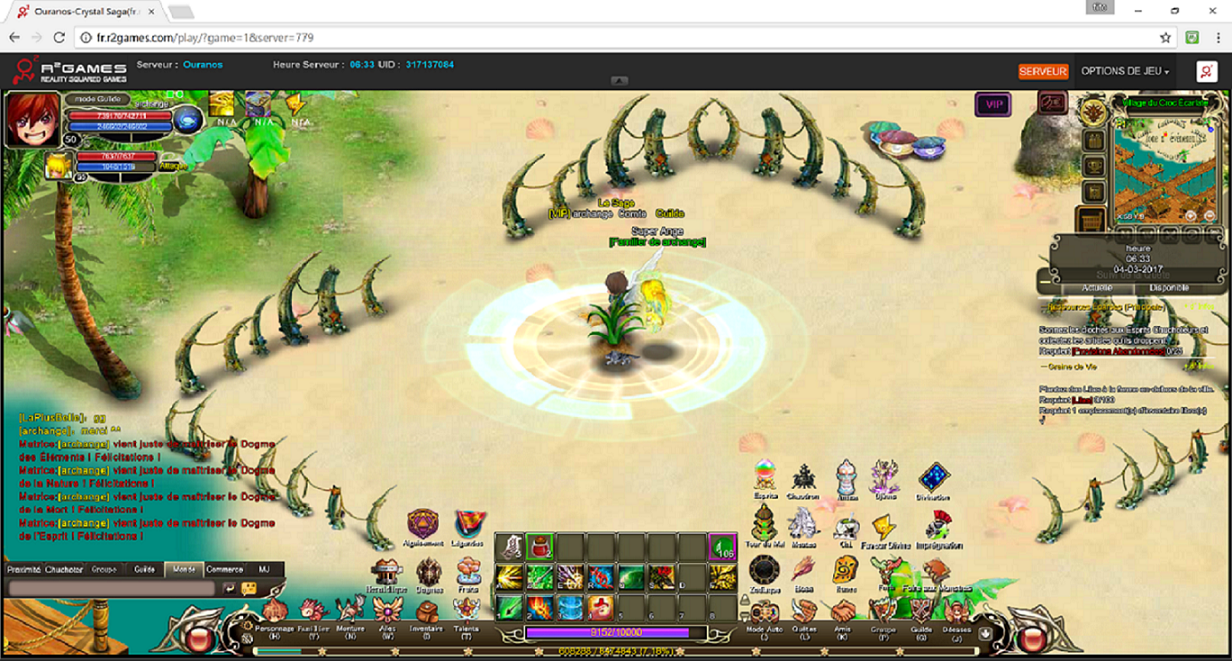Open the Monture mount menu

click(x=350, y=612)
